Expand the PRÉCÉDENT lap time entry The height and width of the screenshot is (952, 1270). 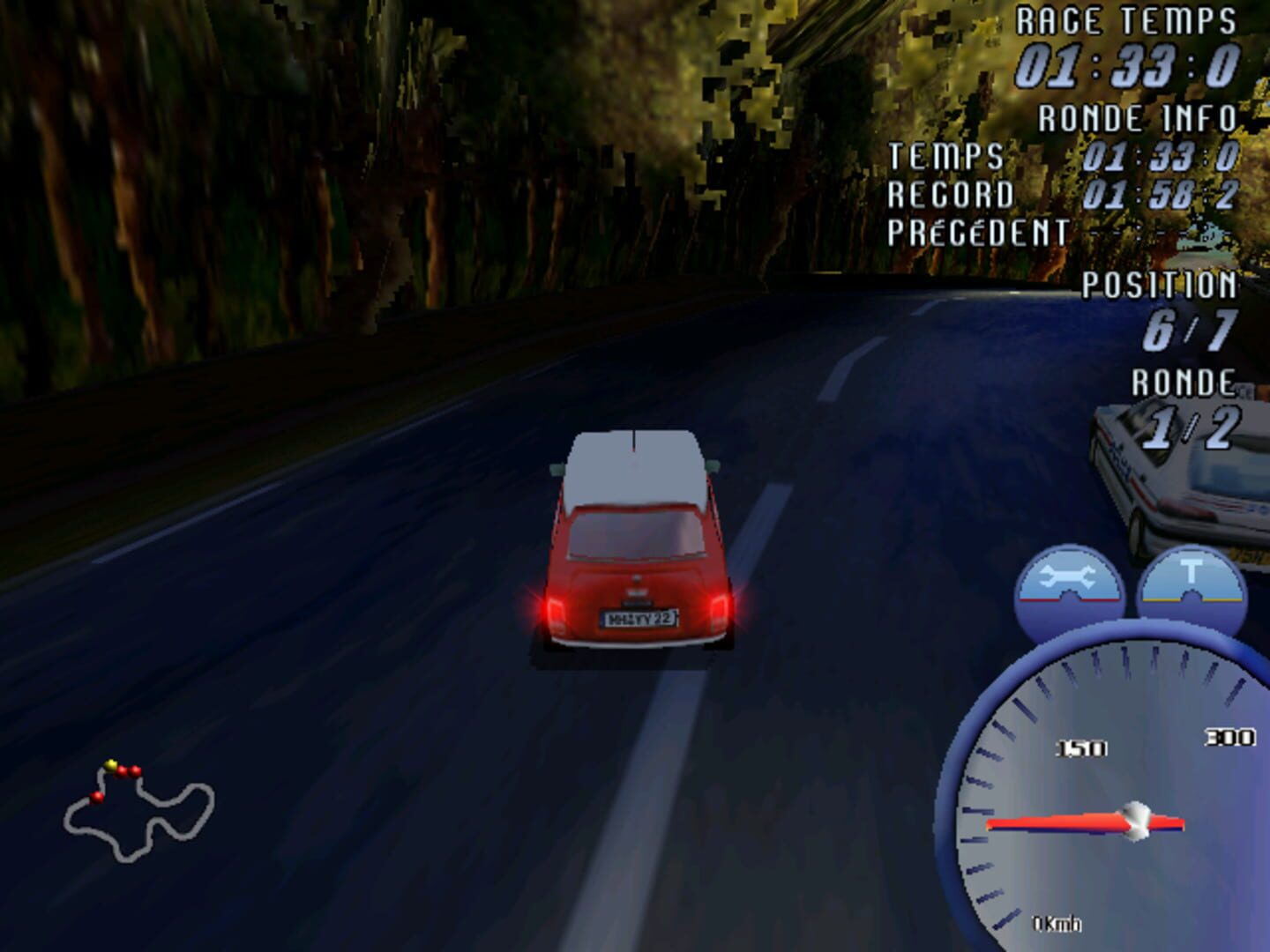pyautogui.click(x=975, y=233)
